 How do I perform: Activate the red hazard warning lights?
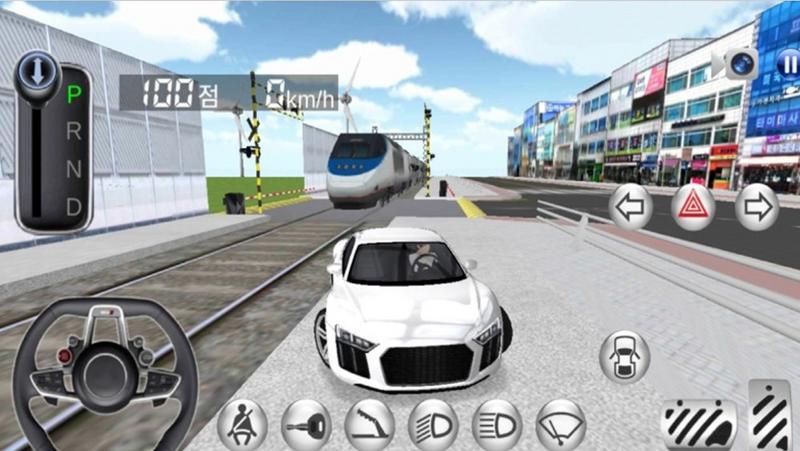(x=693, y=207)
